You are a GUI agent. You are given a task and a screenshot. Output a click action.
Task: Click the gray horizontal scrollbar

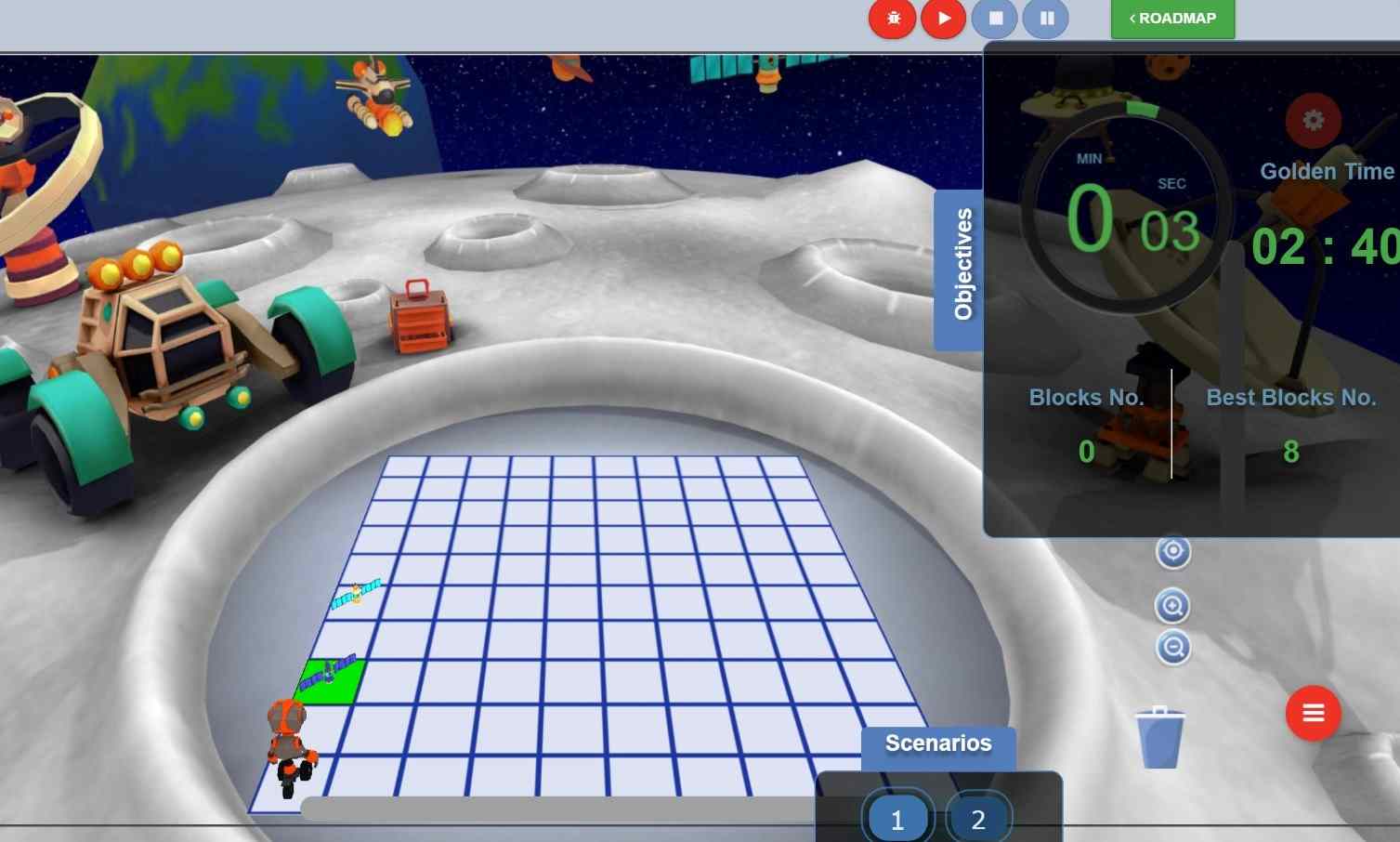(557, 808)
